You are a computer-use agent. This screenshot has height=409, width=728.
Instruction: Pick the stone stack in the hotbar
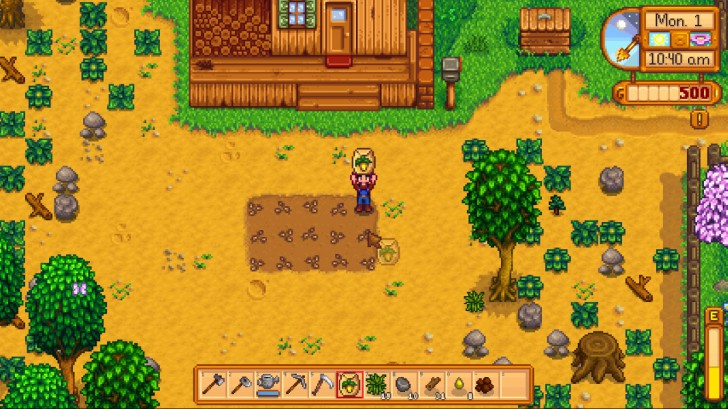click(404, 383)
